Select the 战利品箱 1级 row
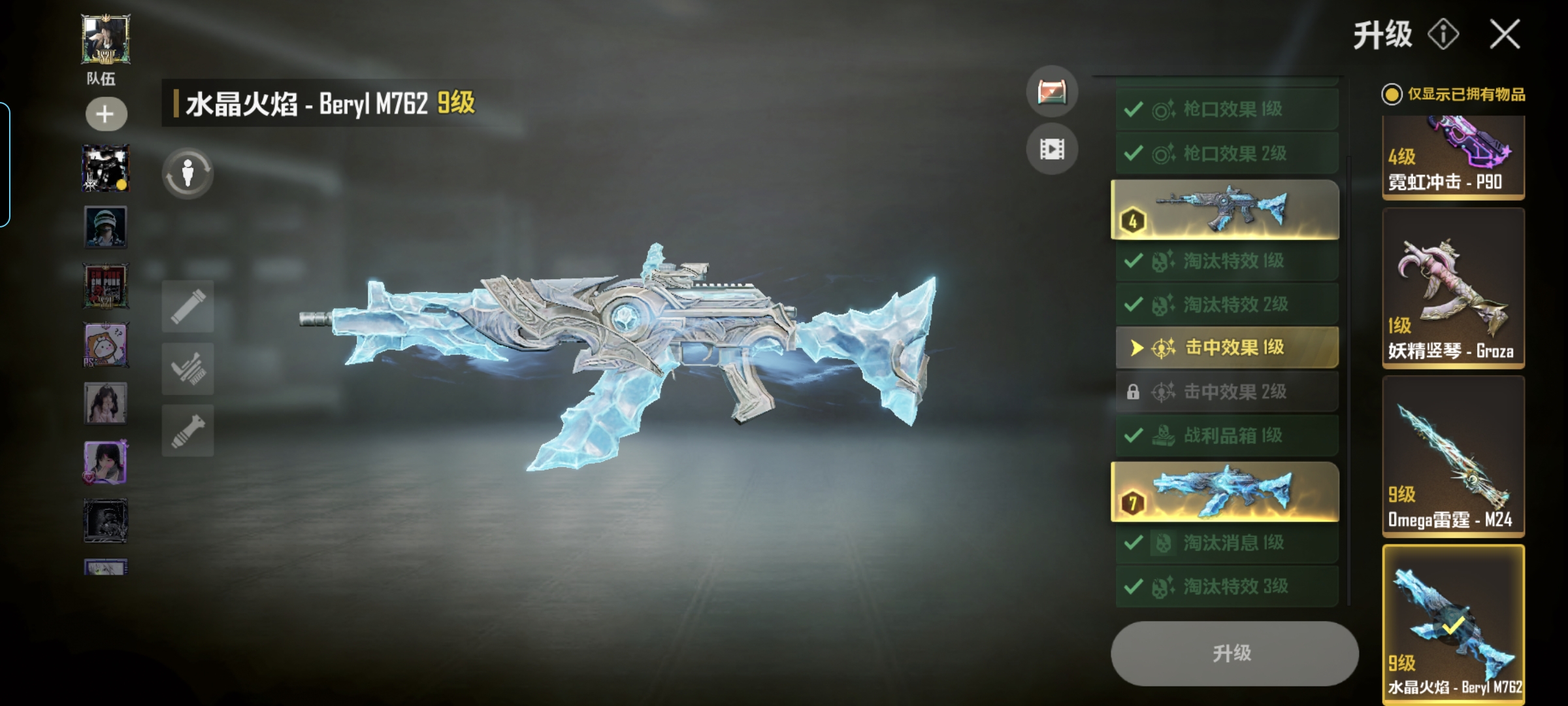The height and width of the screenshot is (706, 1568). click(x=1226, y=435)
